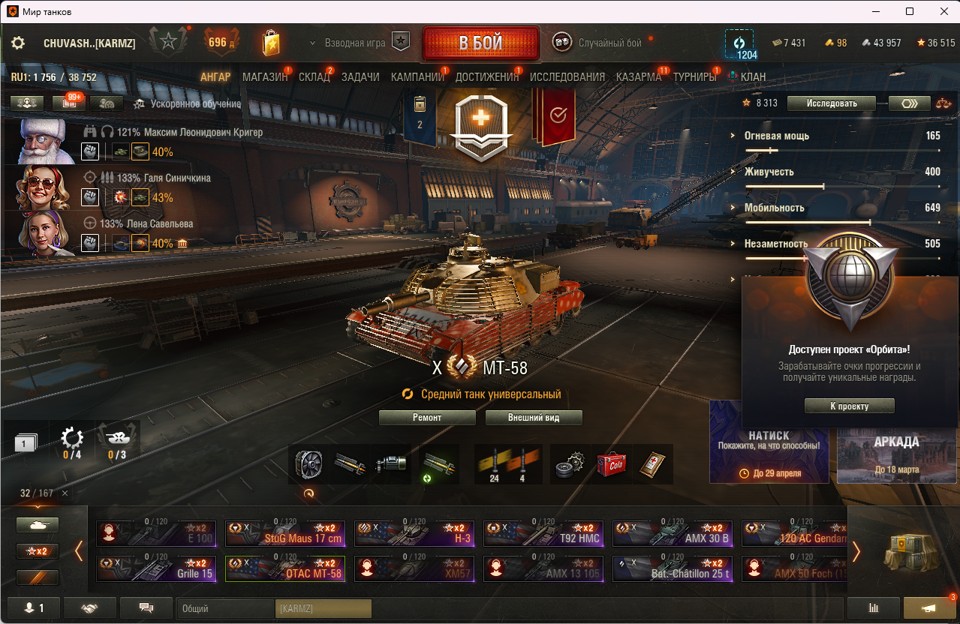Open the СКЛАД tab
Screen dimensions: 960x624
click(314, 77)
